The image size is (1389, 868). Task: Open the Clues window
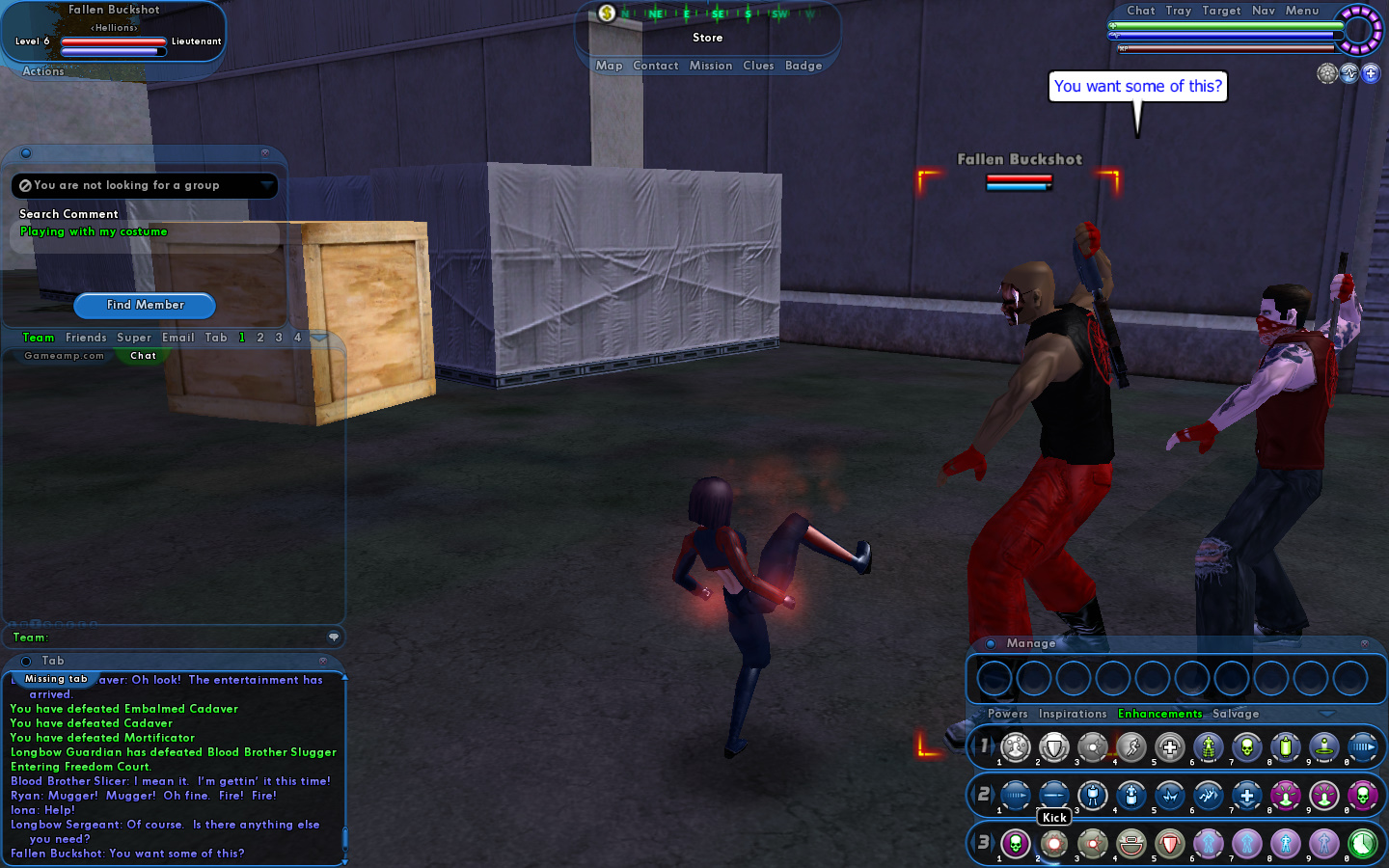tap(758, 66)
